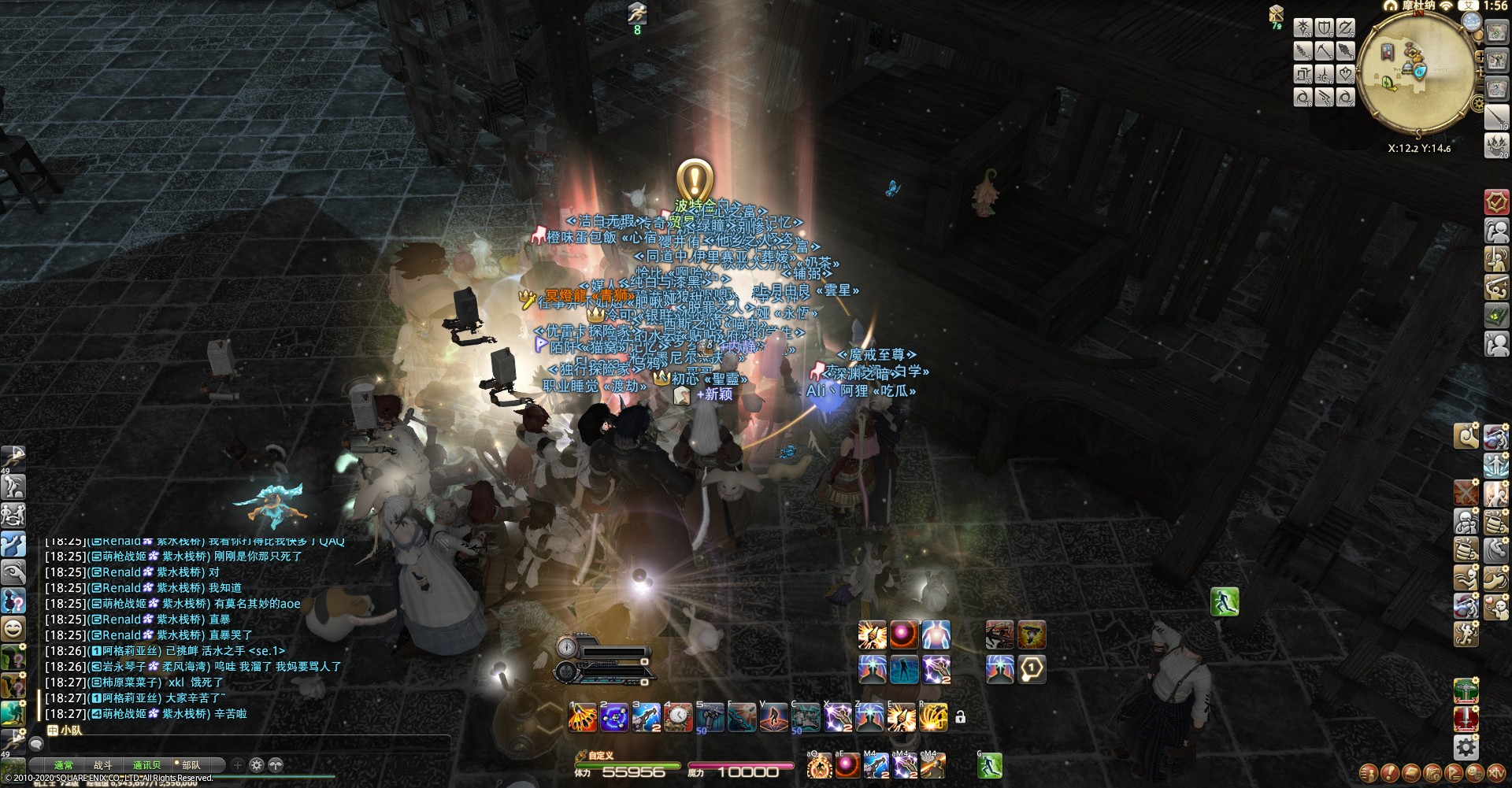Trigger the purple orb cluster skill in slot 2
This screenshot has width=1512, height=788.
point(614,717)
